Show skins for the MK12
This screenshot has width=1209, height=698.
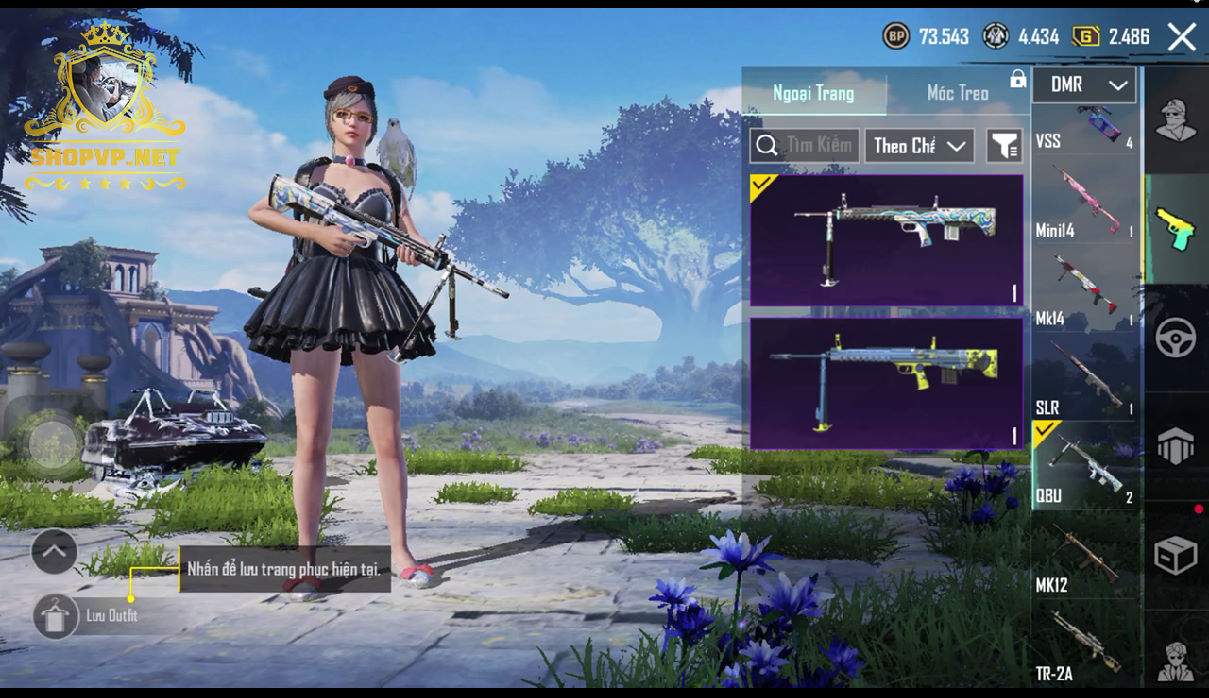tap(1085, 555)
